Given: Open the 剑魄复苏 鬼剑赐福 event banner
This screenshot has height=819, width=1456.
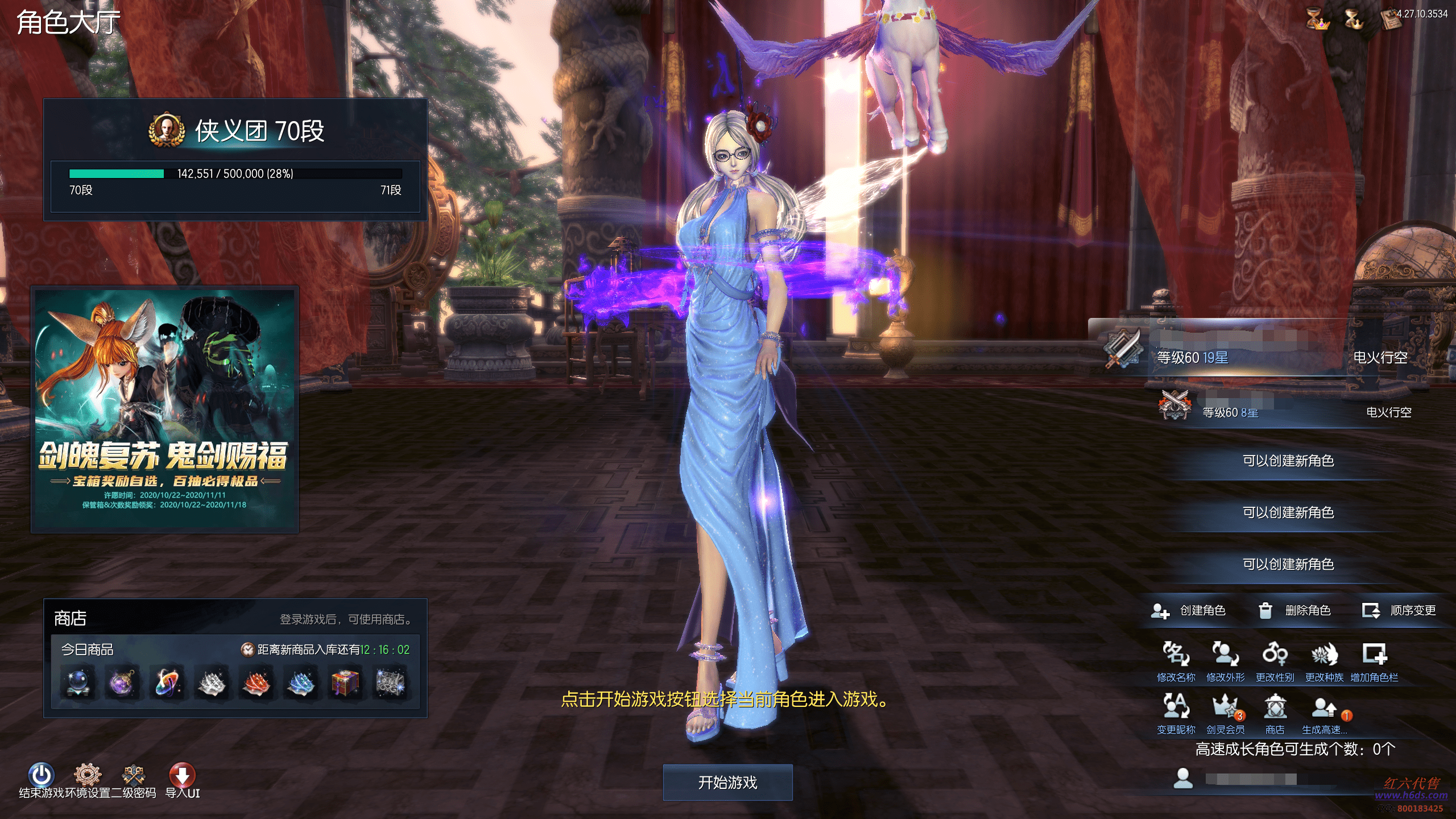Looking at the screenshot, I should point(164,409).
